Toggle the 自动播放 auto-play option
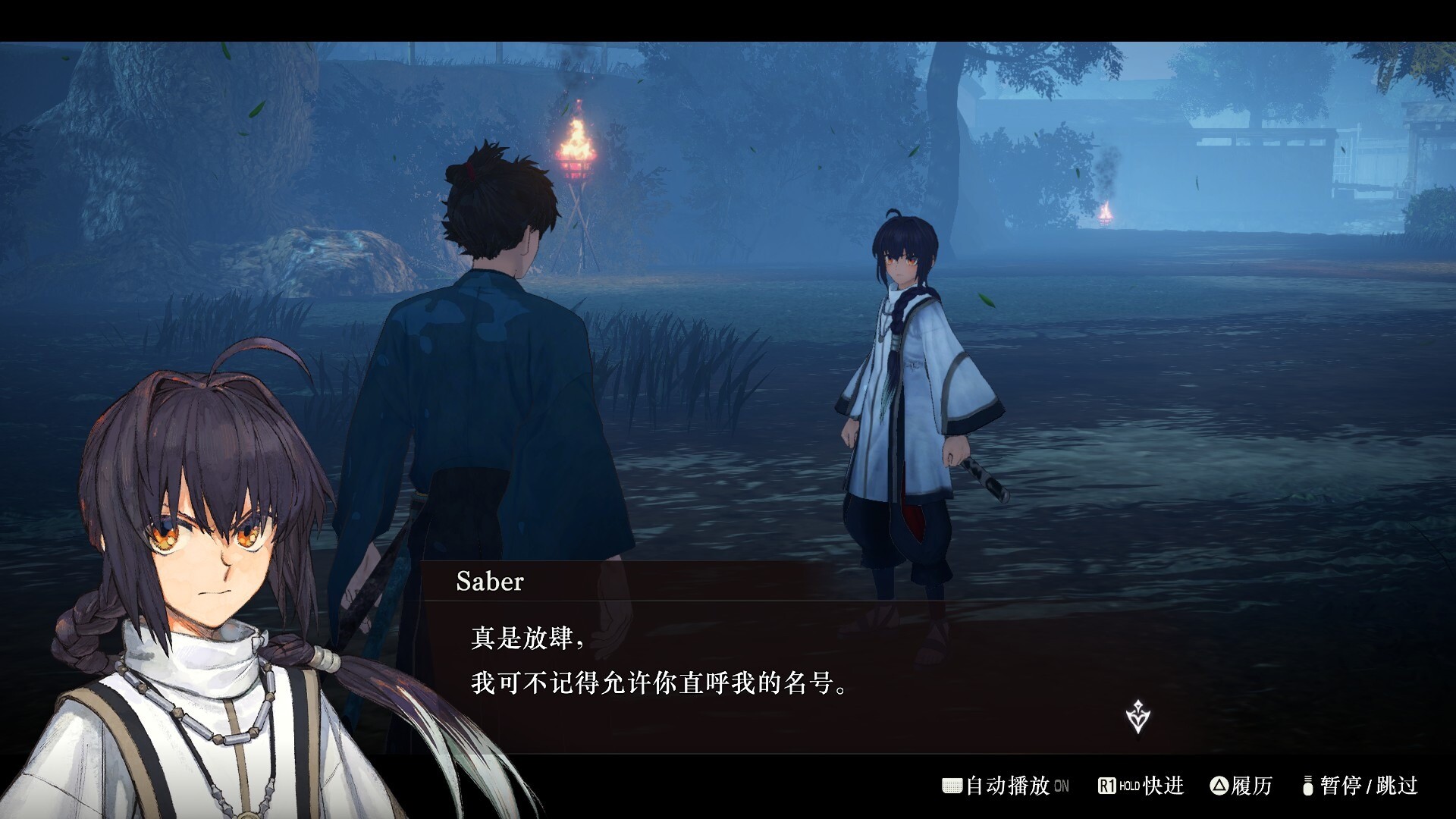 point(1006,786)
